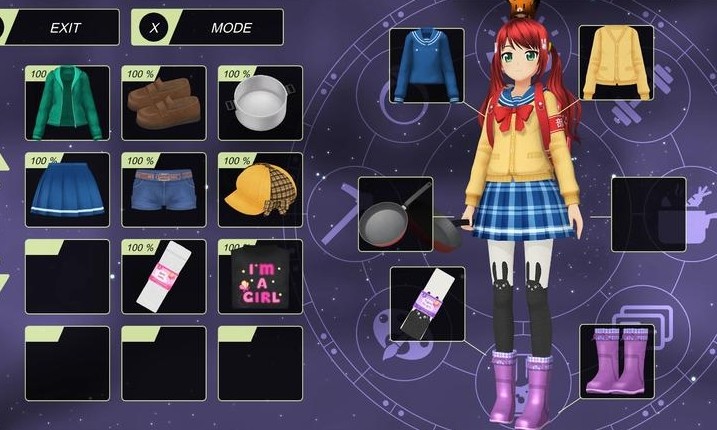Viewport: 717px width, 430px height.
Task: Select the equipped yellow cardigan slot
Action: pyautogui.click(x=616, y=63)
